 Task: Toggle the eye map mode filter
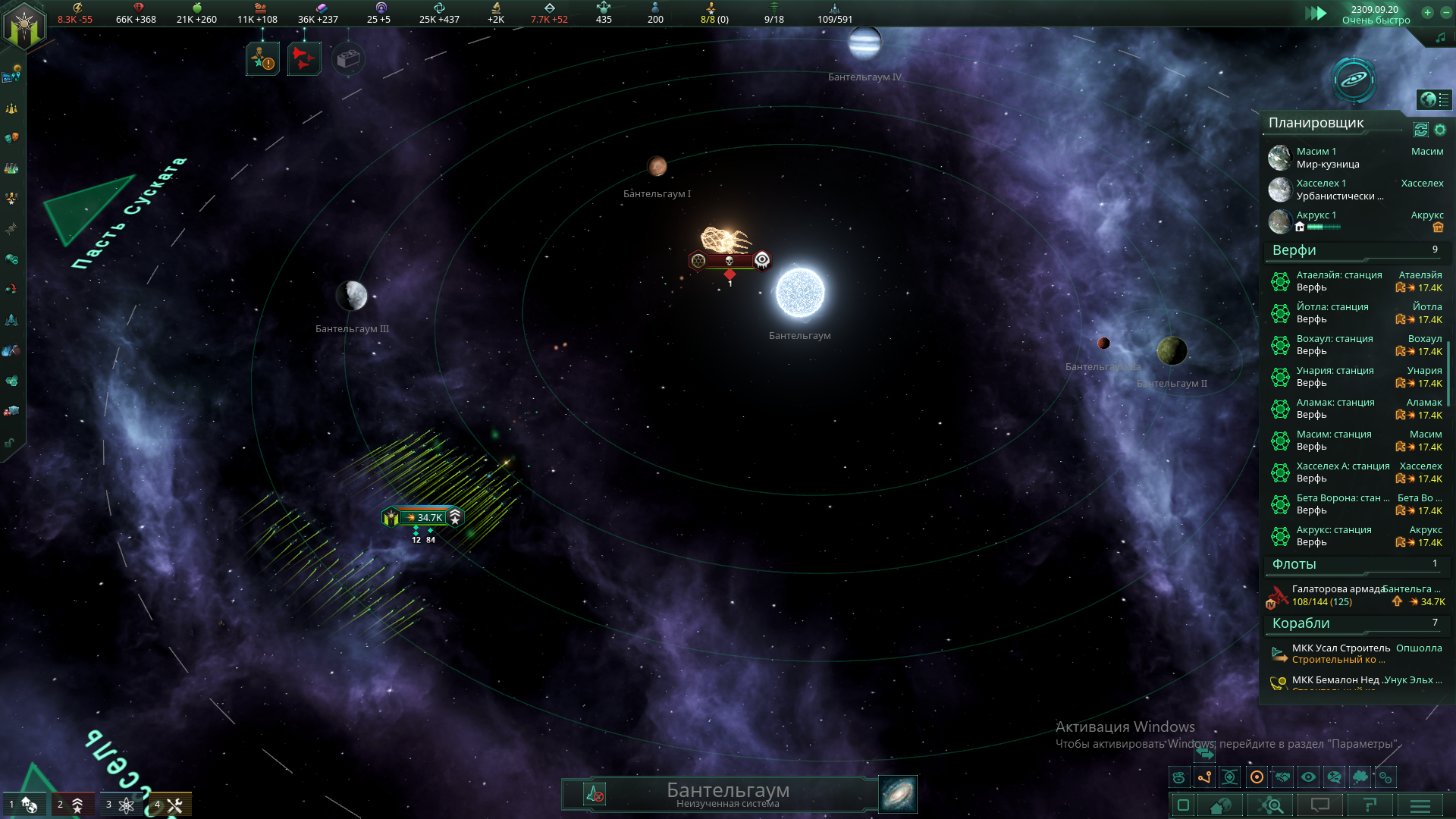[1308, 777]
